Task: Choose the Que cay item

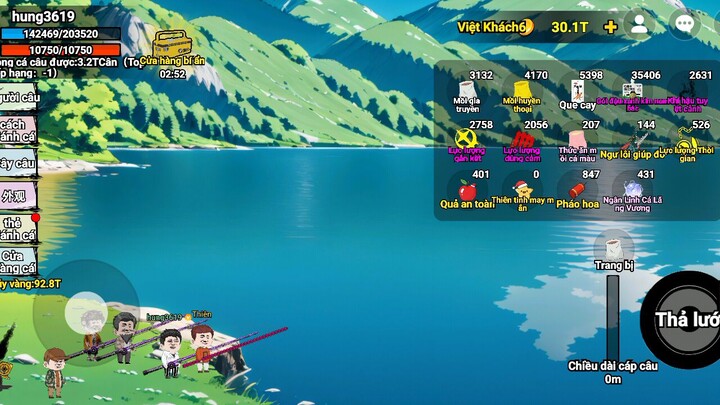Action: click(577, 91)
